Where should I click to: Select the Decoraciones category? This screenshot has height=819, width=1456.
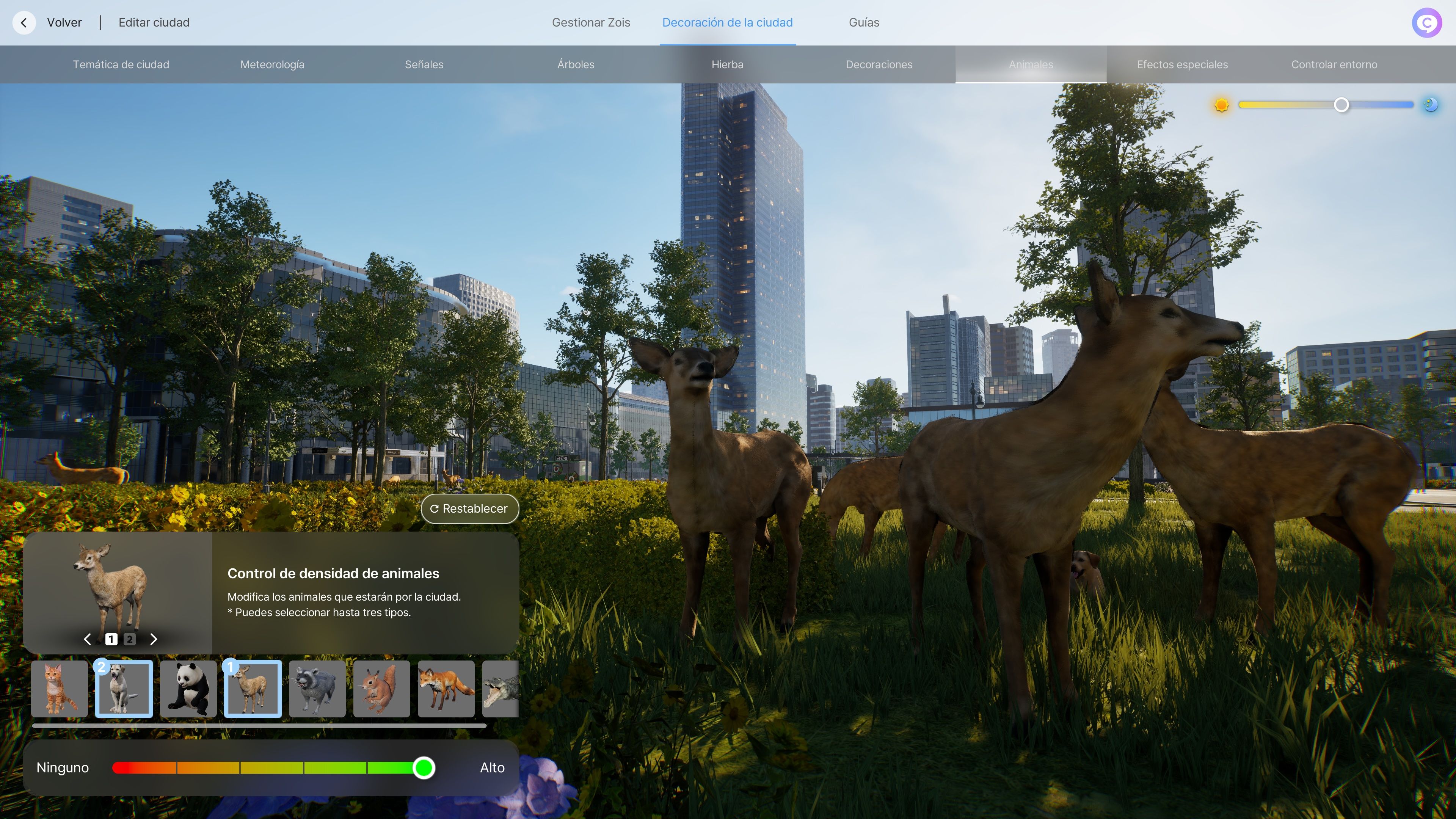point(879,64)
